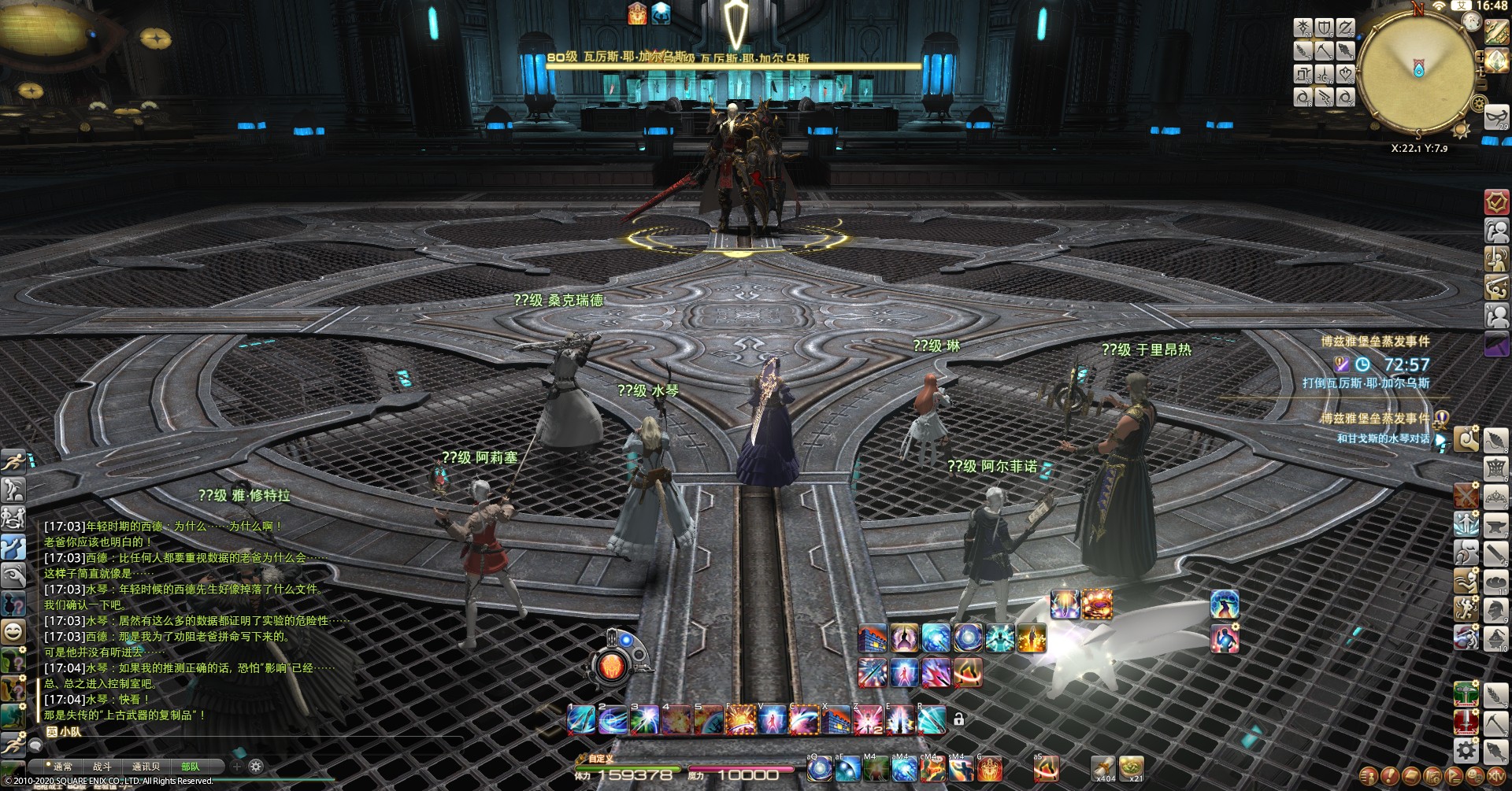1512x791 pixels.
Task: Select the shield job icon in gear grid
Action: pyautogui.click(x=1325, y=29)
